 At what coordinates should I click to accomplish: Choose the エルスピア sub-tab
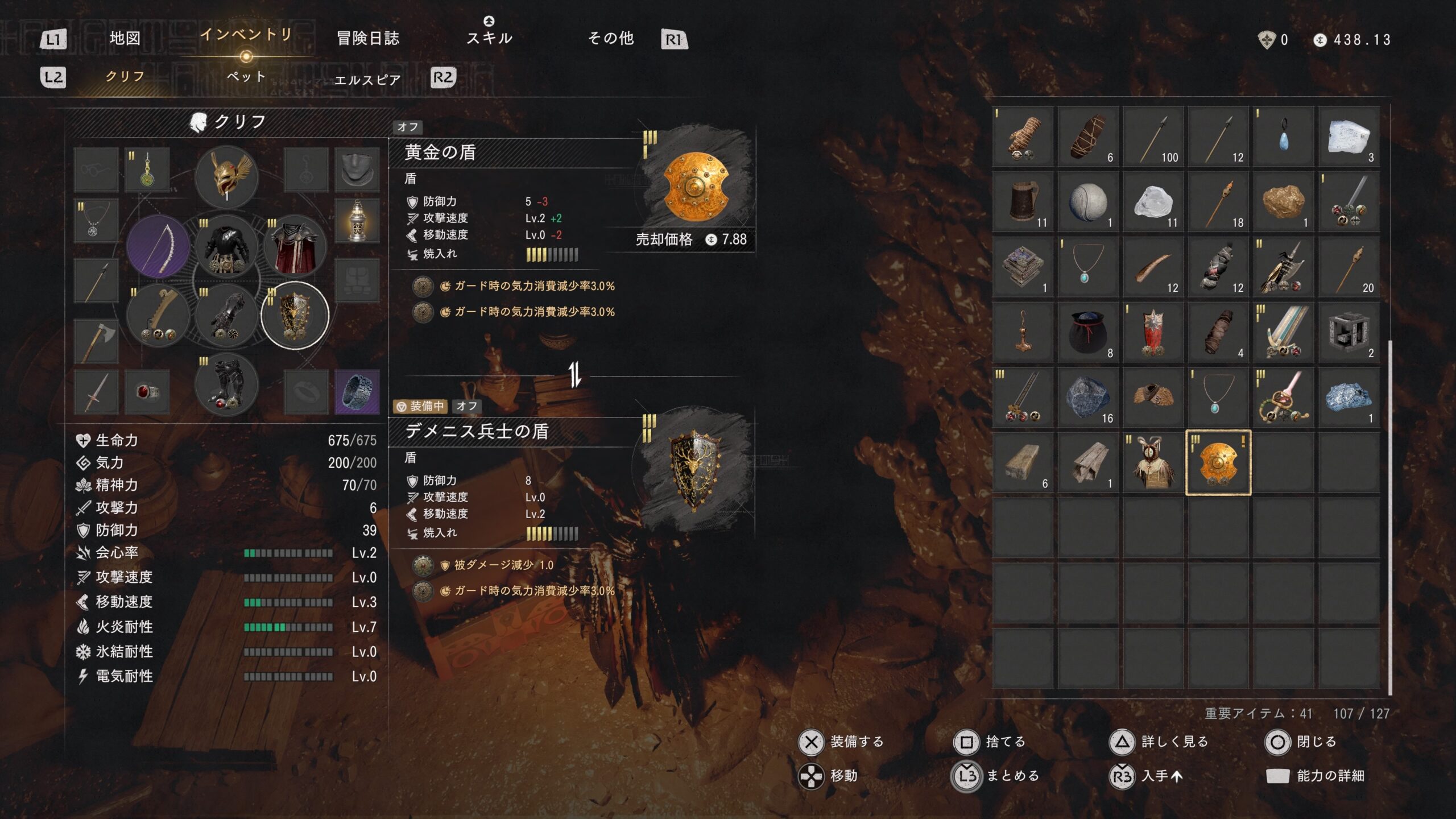367,80
